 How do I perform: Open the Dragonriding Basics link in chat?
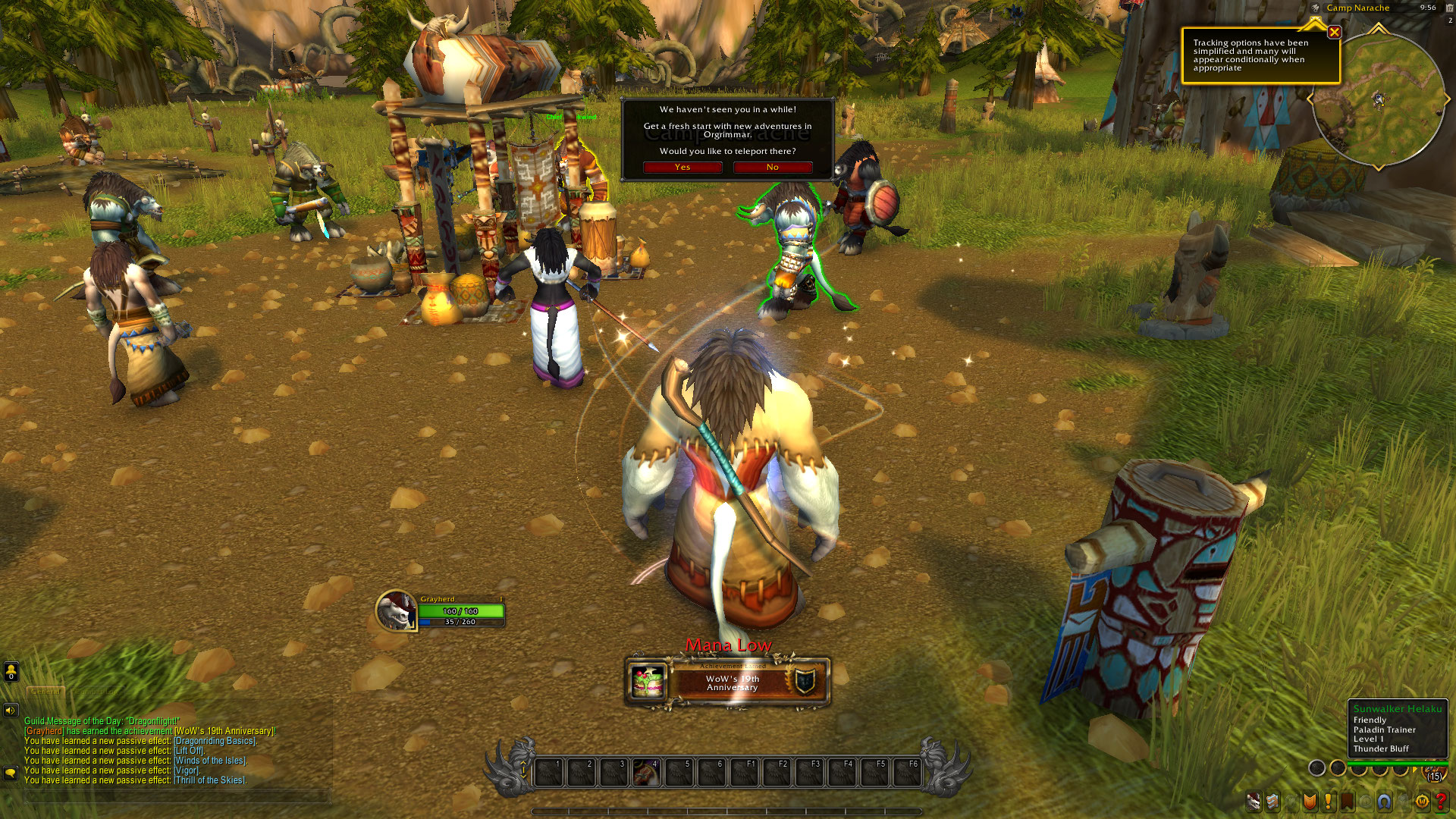215,741
